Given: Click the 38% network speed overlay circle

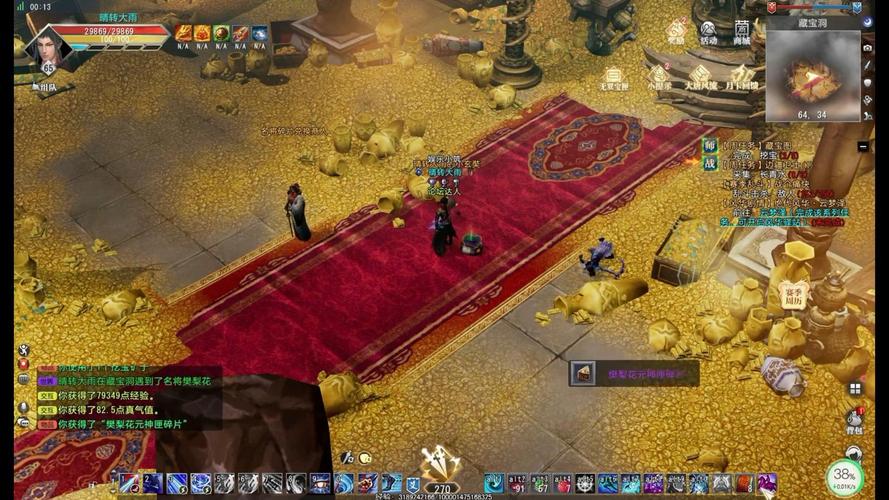Looking at the screenshot, I should coord(845,476).
